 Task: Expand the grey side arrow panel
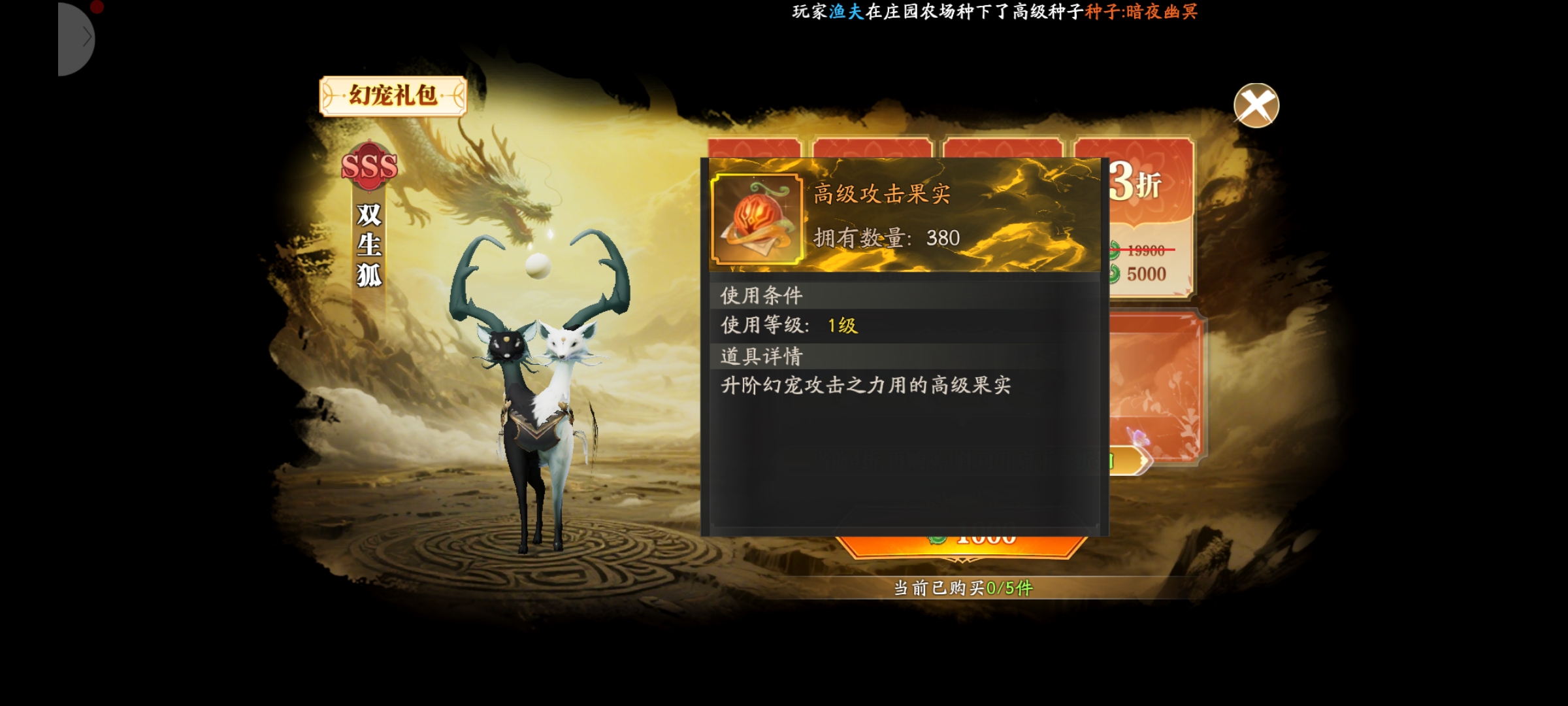point(77,39)
